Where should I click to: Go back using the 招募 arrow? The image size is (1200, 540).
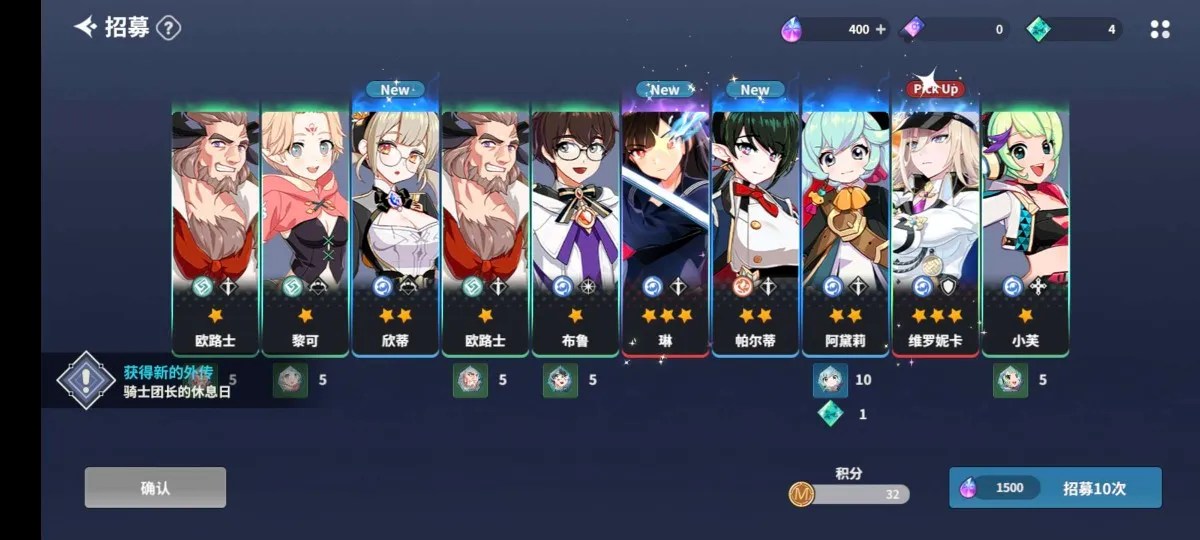[86, 27]
